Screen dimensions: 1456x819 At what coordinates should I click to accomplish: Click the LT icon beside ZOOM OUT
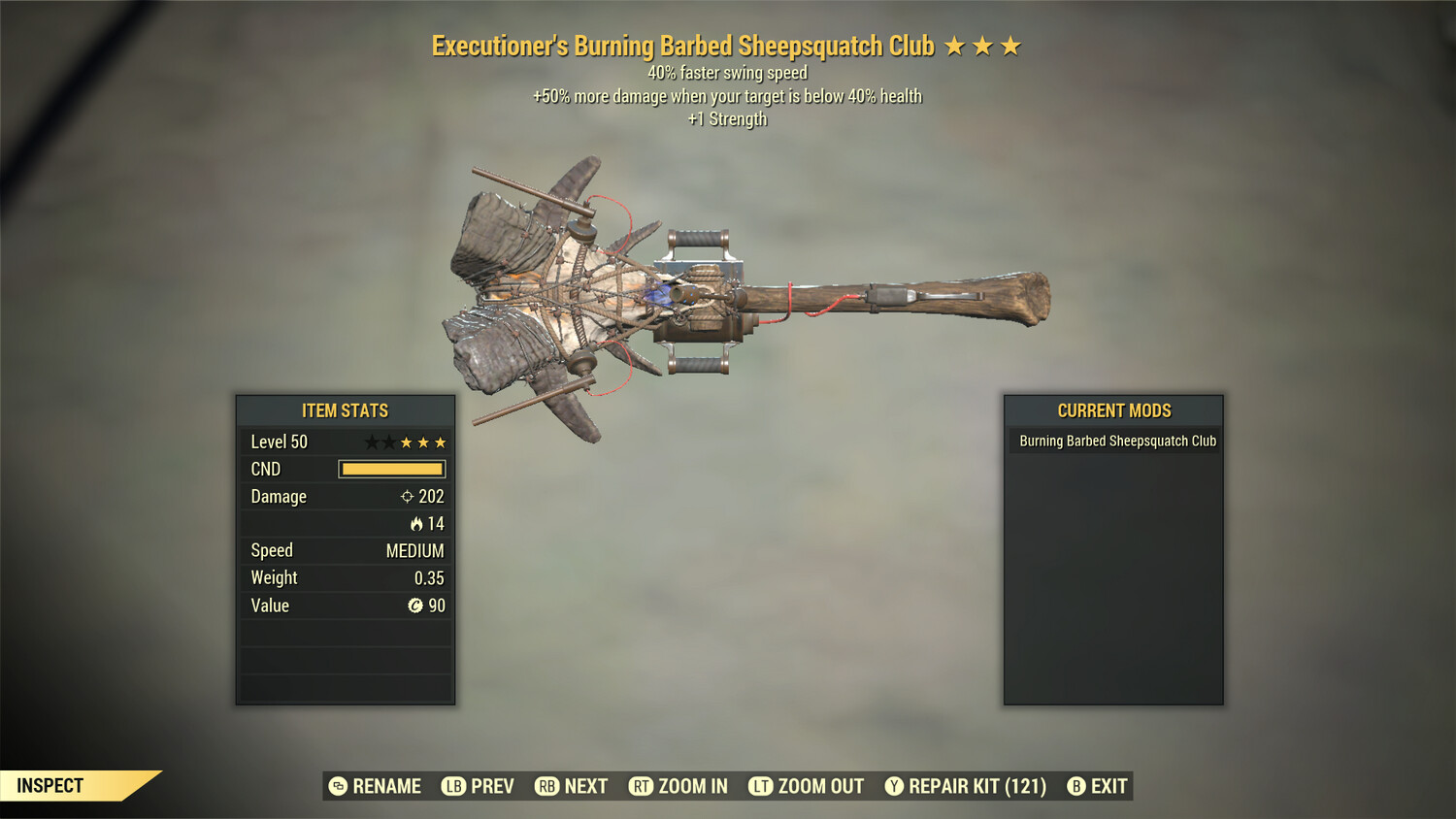coord(760,786)
